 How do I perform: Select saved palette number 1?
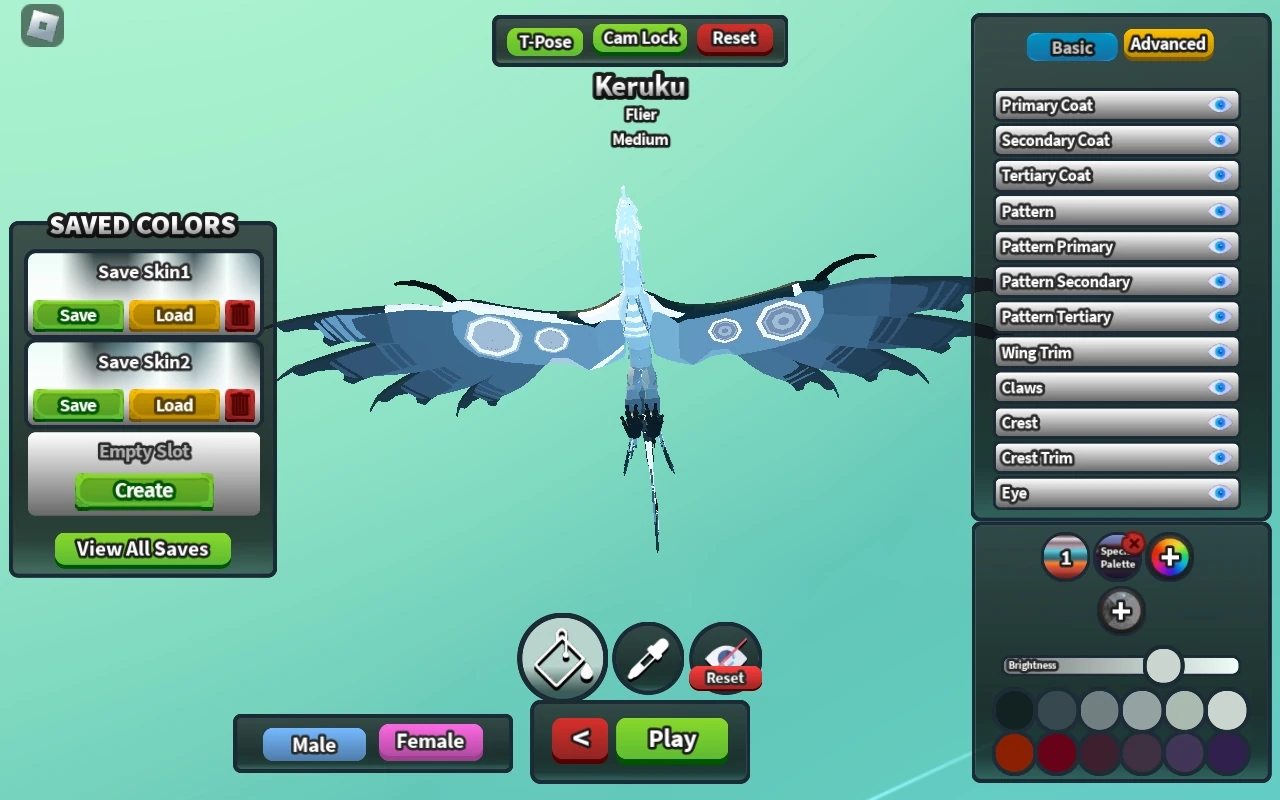[x=1066, y=557]
